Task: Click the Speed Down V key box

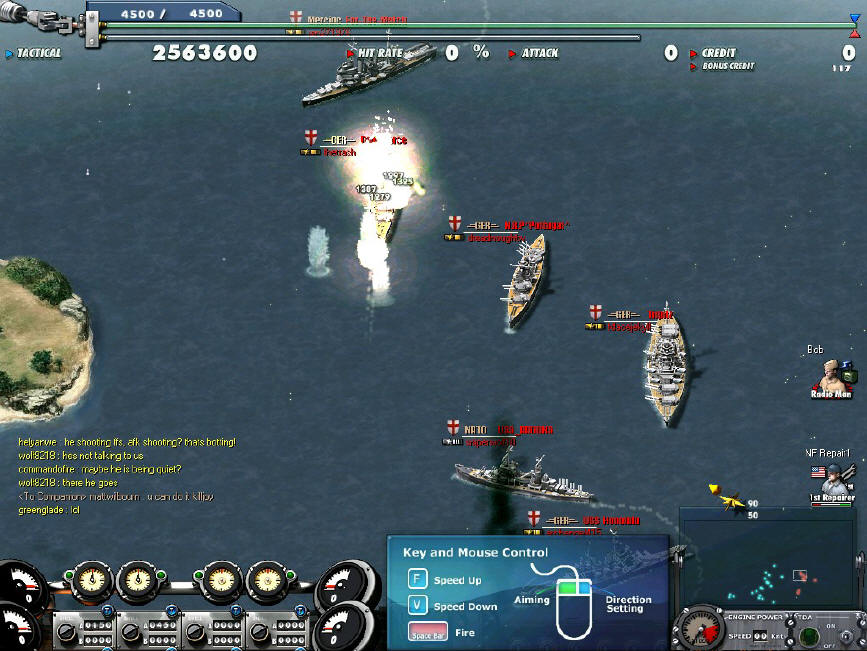Action: click(417, 606)
